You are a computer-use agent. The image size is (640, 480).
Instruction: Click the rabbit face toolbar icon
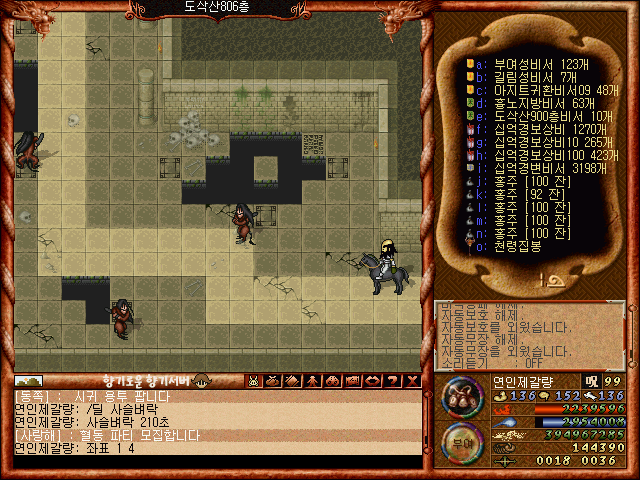[x=254, y=380]
